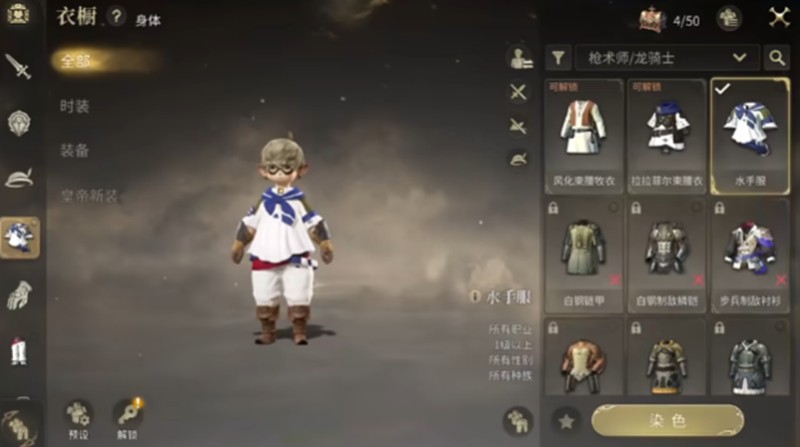Click the search magnifier icon
This screenshot has height=447, width=800.
[777, 58]
